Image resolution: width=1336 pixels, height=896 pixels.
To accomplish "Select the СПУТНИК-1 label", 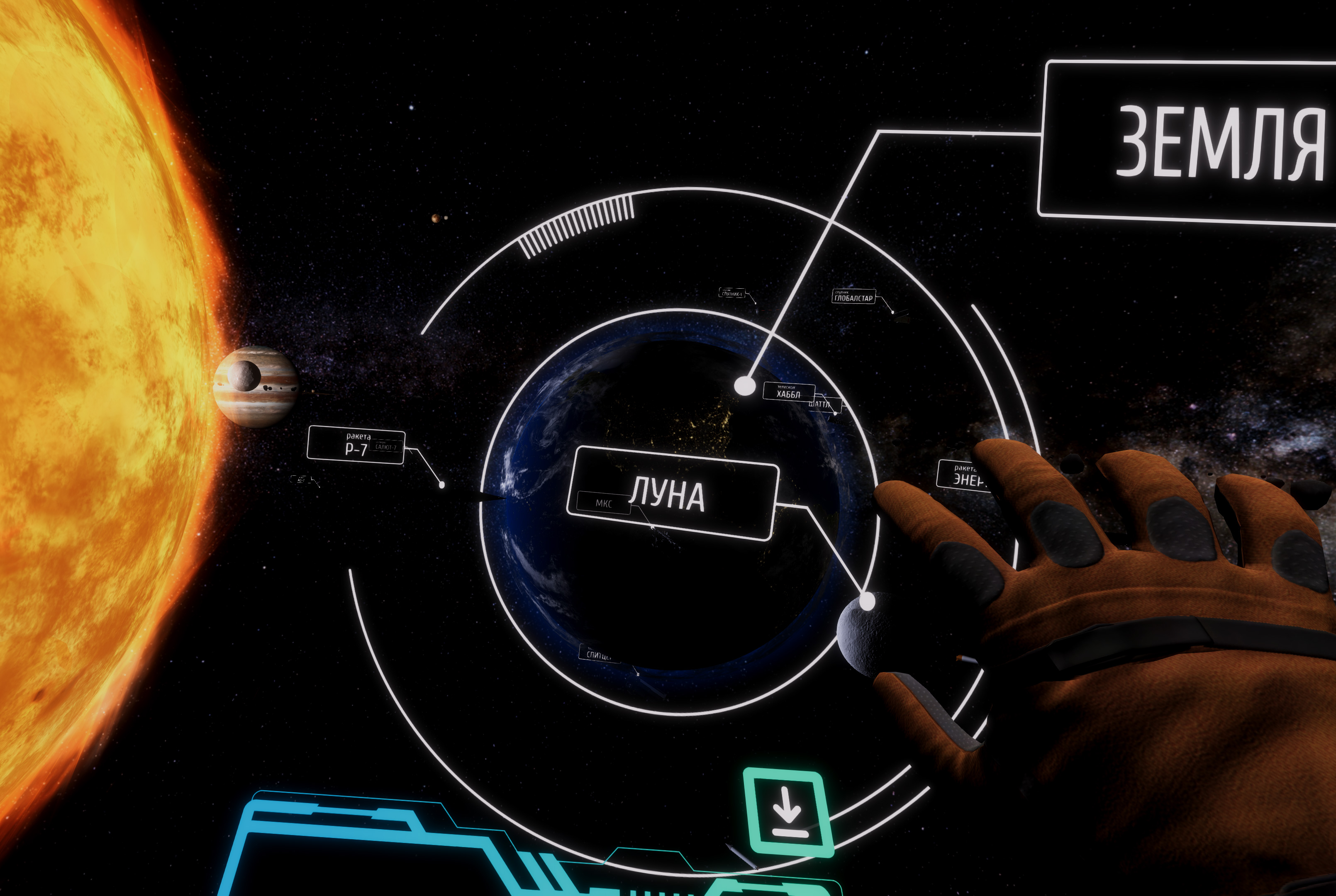I will point(731,293).
